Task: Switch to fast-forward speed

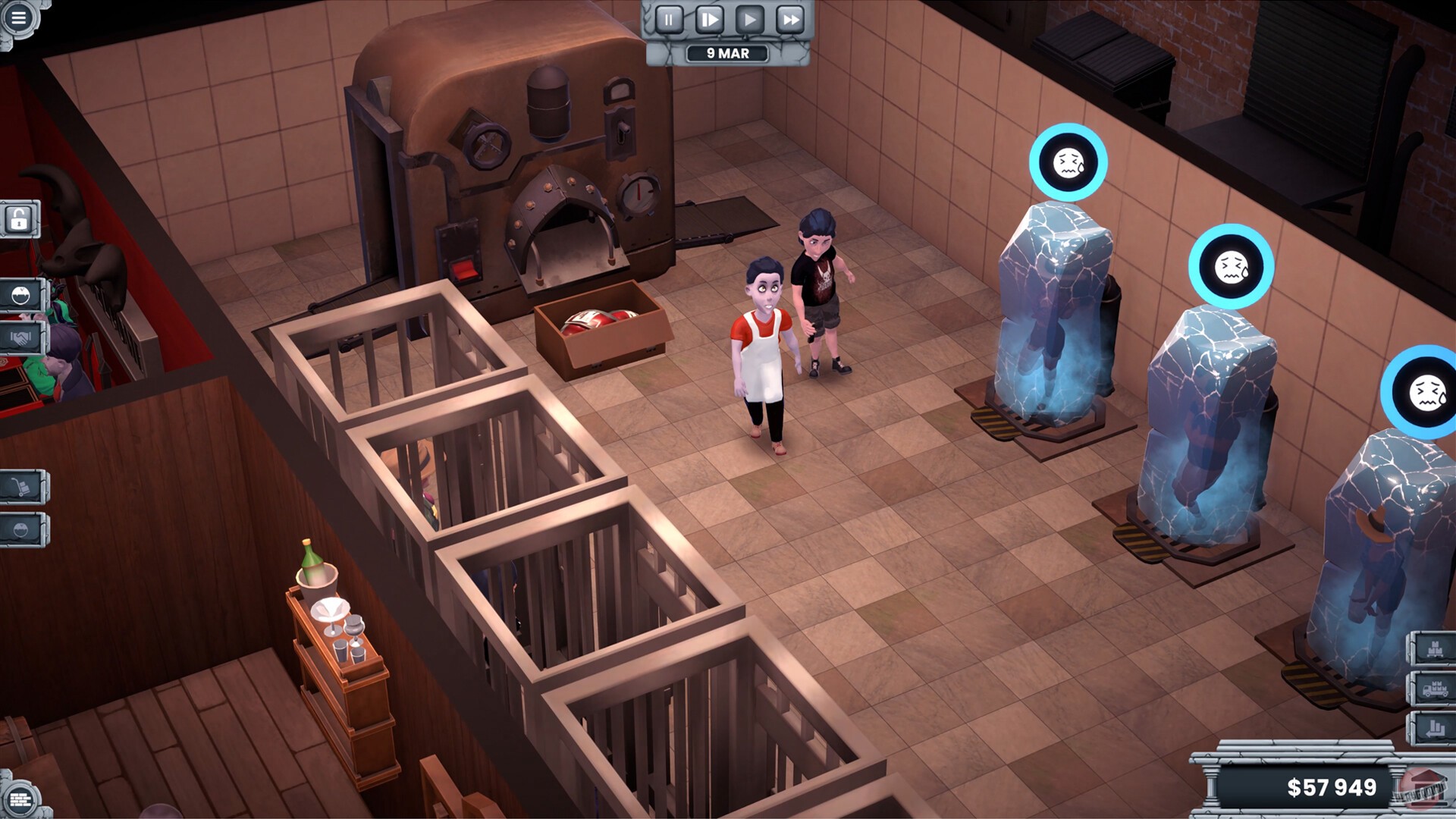Action: pos(790,20)
